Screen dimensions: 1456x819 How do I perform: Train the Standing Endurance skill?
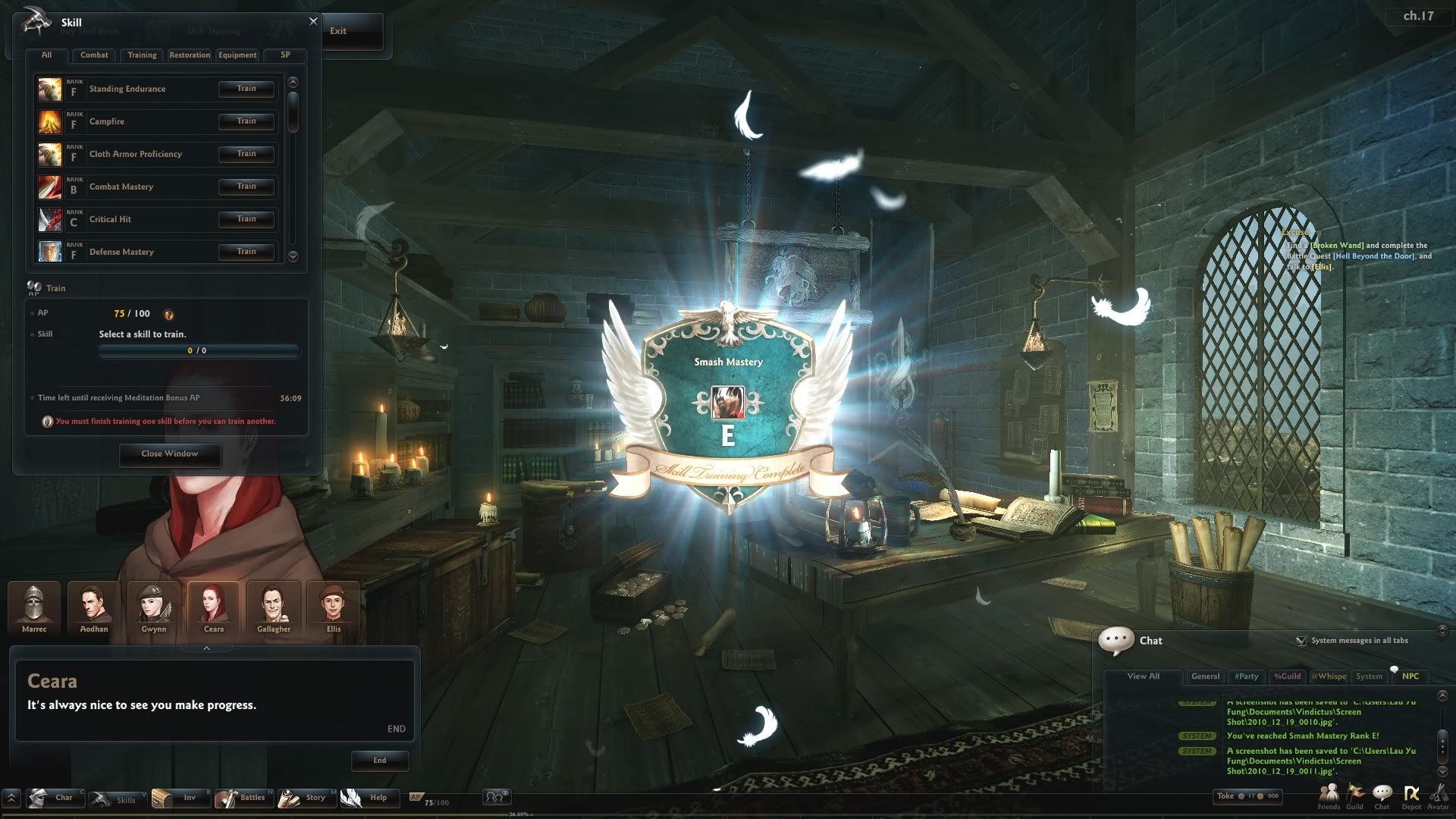click(x=246, y=89)
